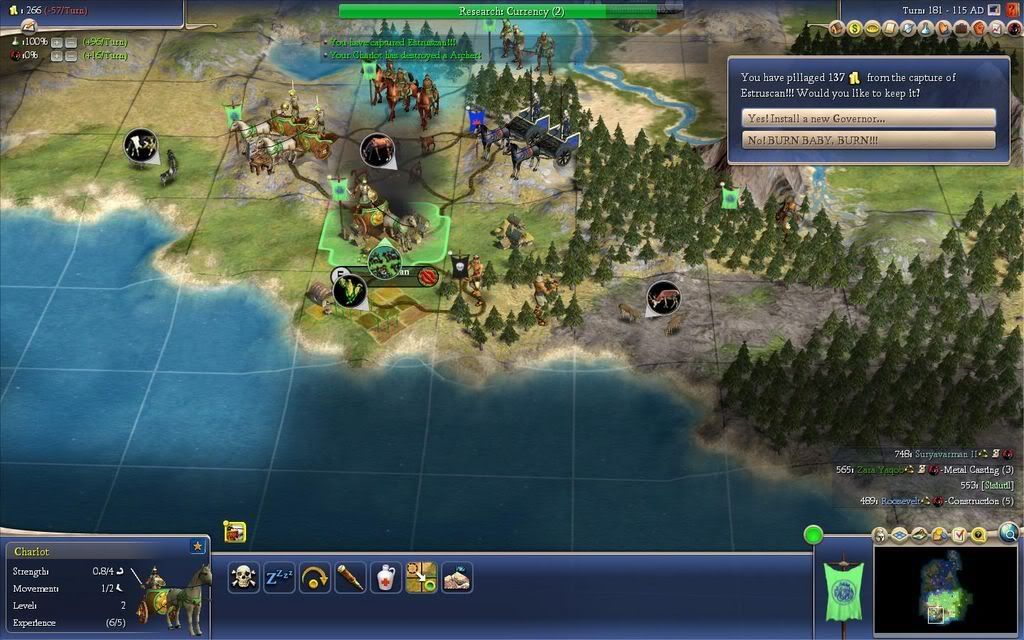Skip turn with the curved arrow icon
Image resolution: width=1024 pixels, height=640 pixels.
pos(315,577)
